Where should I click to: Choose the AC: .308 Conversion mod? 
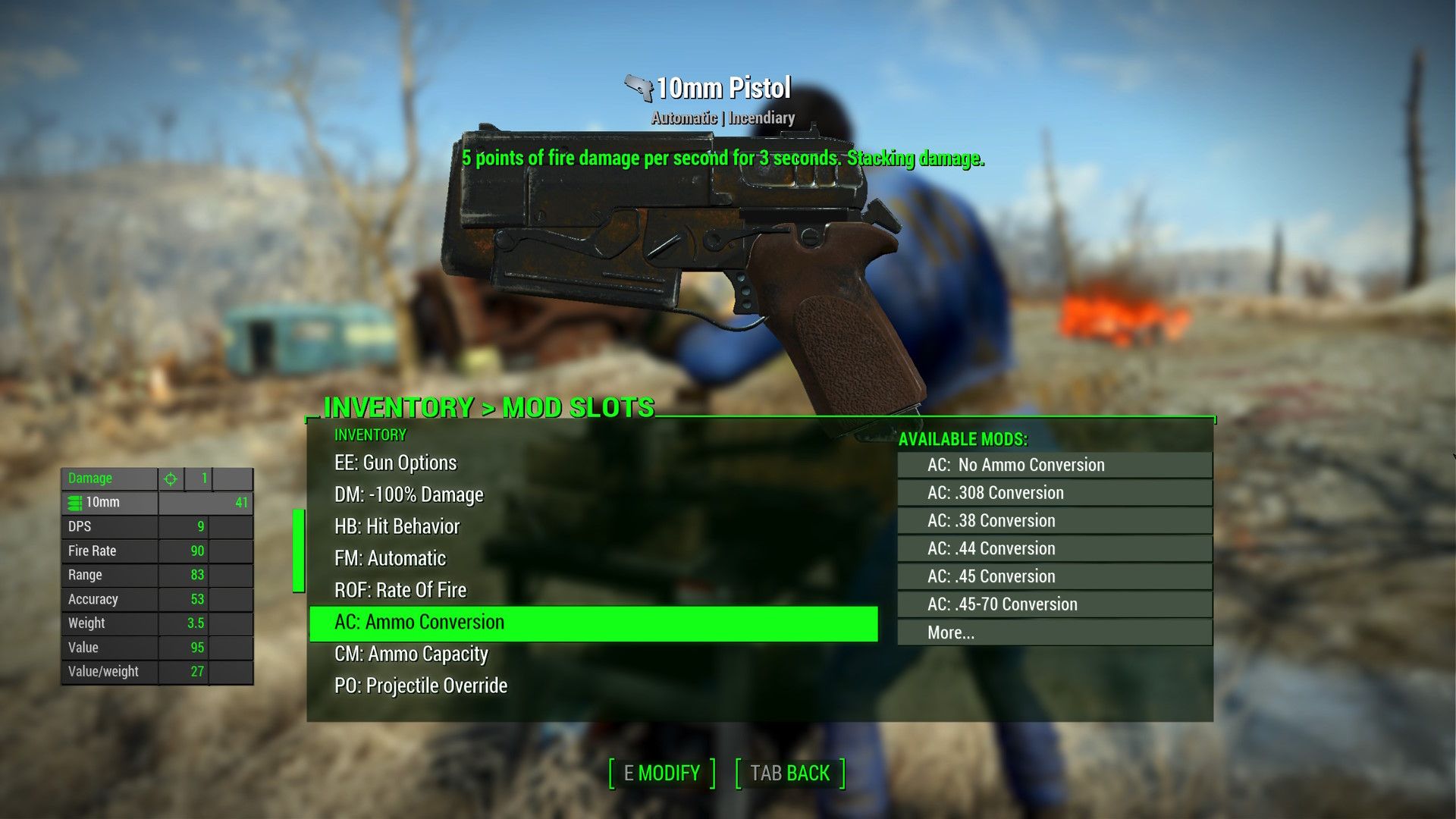point(1053,492)
